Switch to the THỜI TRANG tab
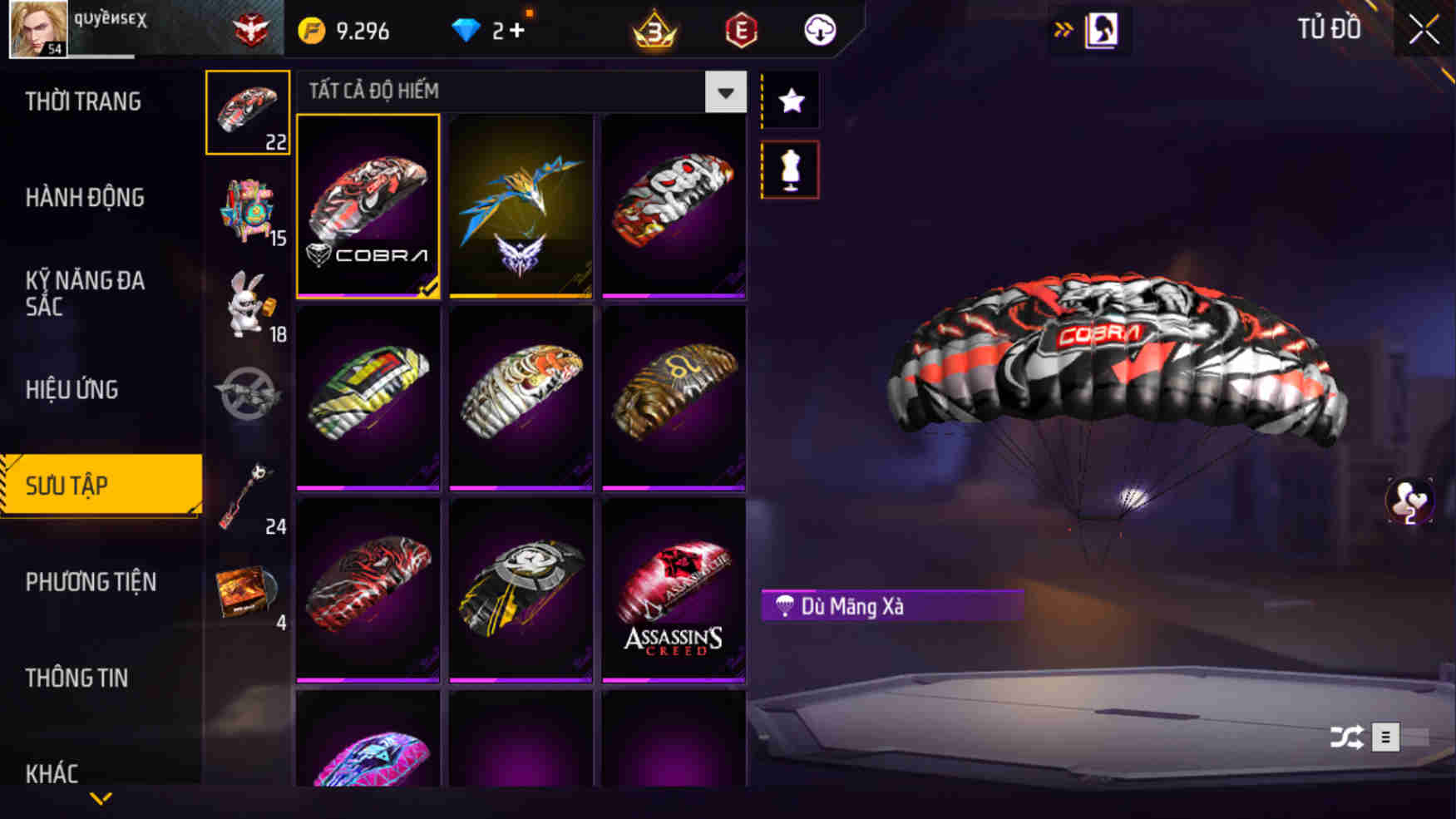Screen dimensions: 1456x819 coord(80,101)
